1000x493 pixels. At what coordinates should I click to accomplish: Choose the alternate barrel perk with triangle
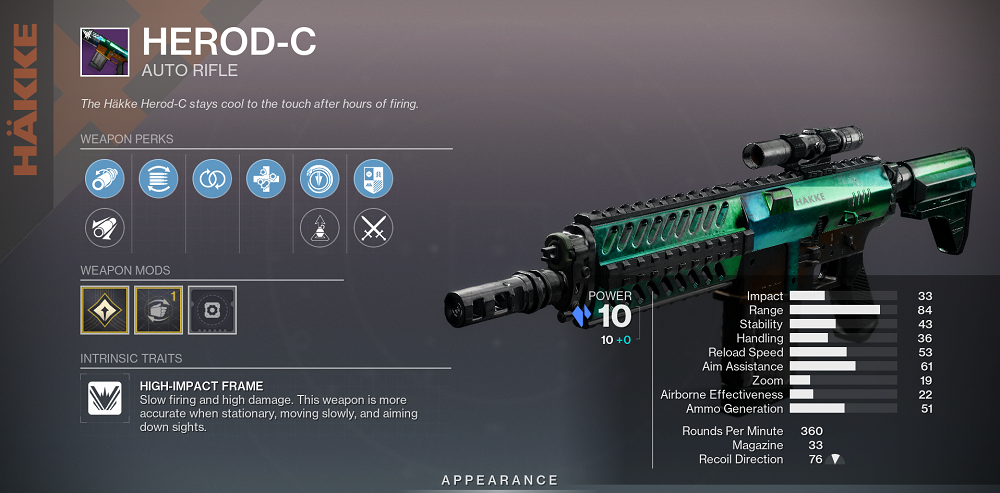[104, 229]
